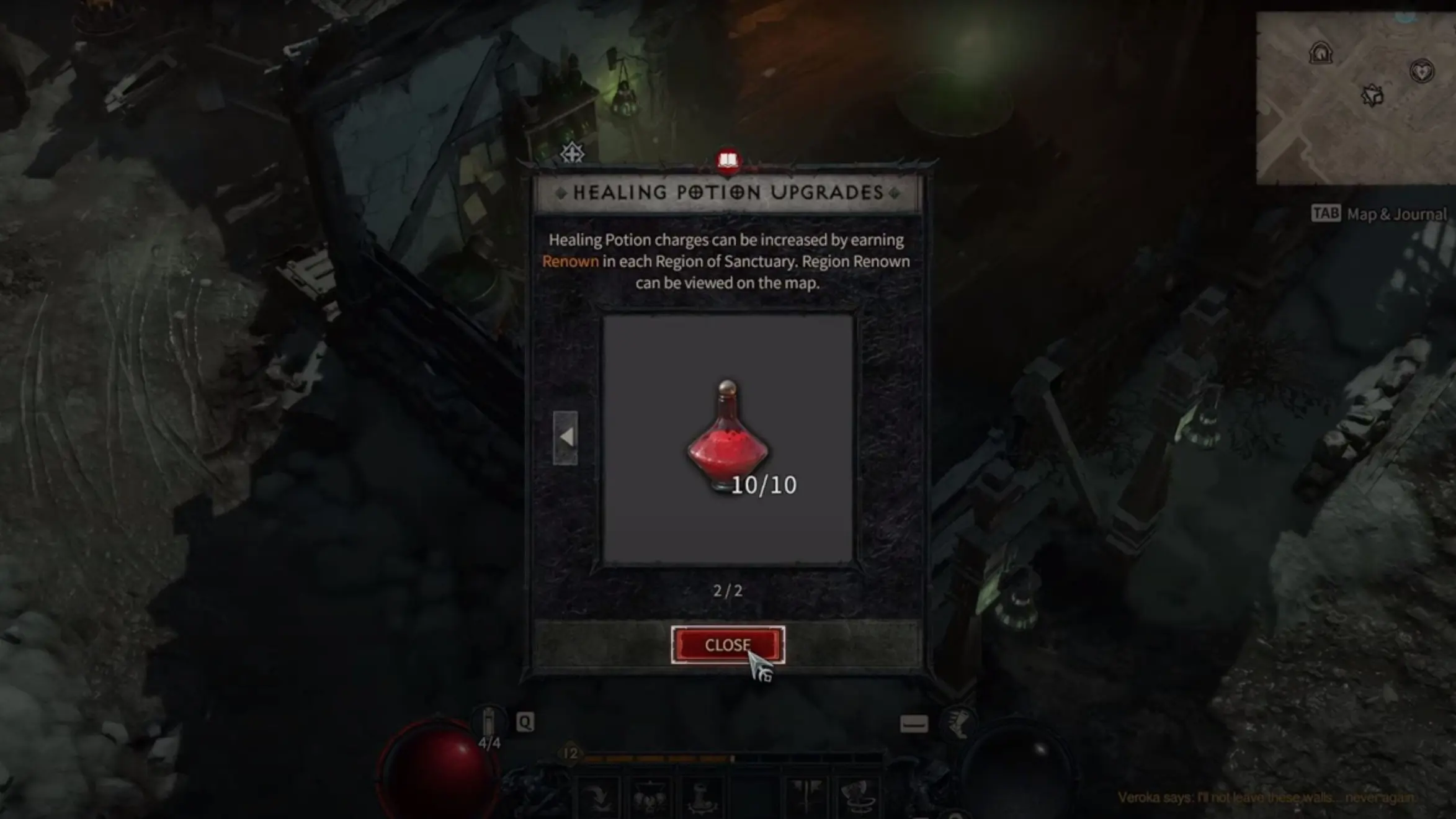Click the dash keybind icon left of the boots
The width and height of the screenshot is (1456, 819).
click(x=914, y=723)
